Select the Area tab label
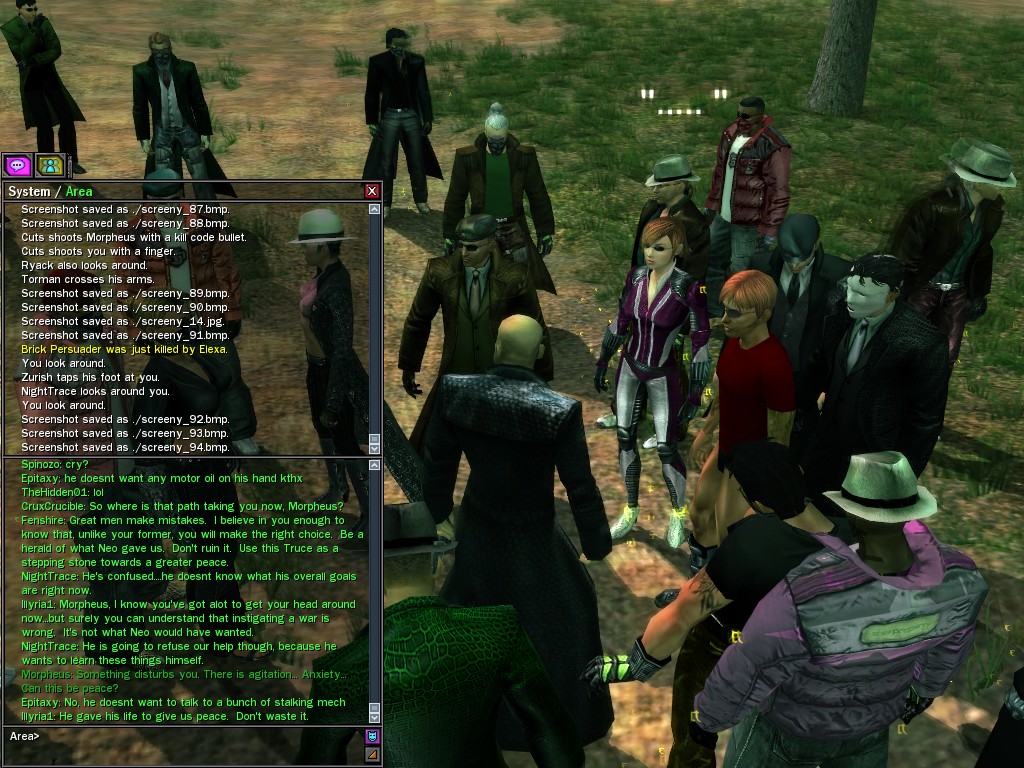 tap(81, 191)
